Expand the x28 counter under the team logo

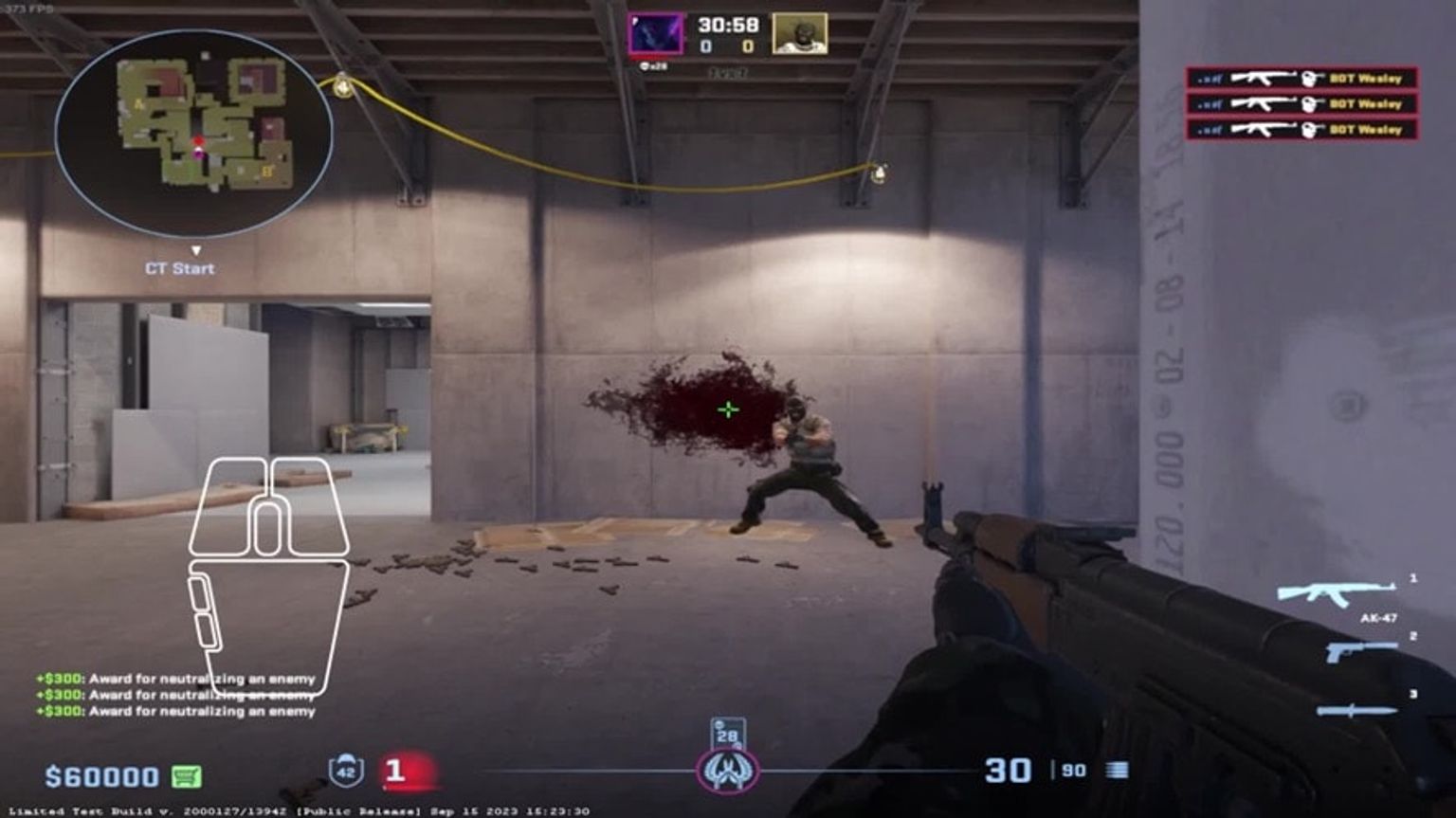click(x=655, y=64)
